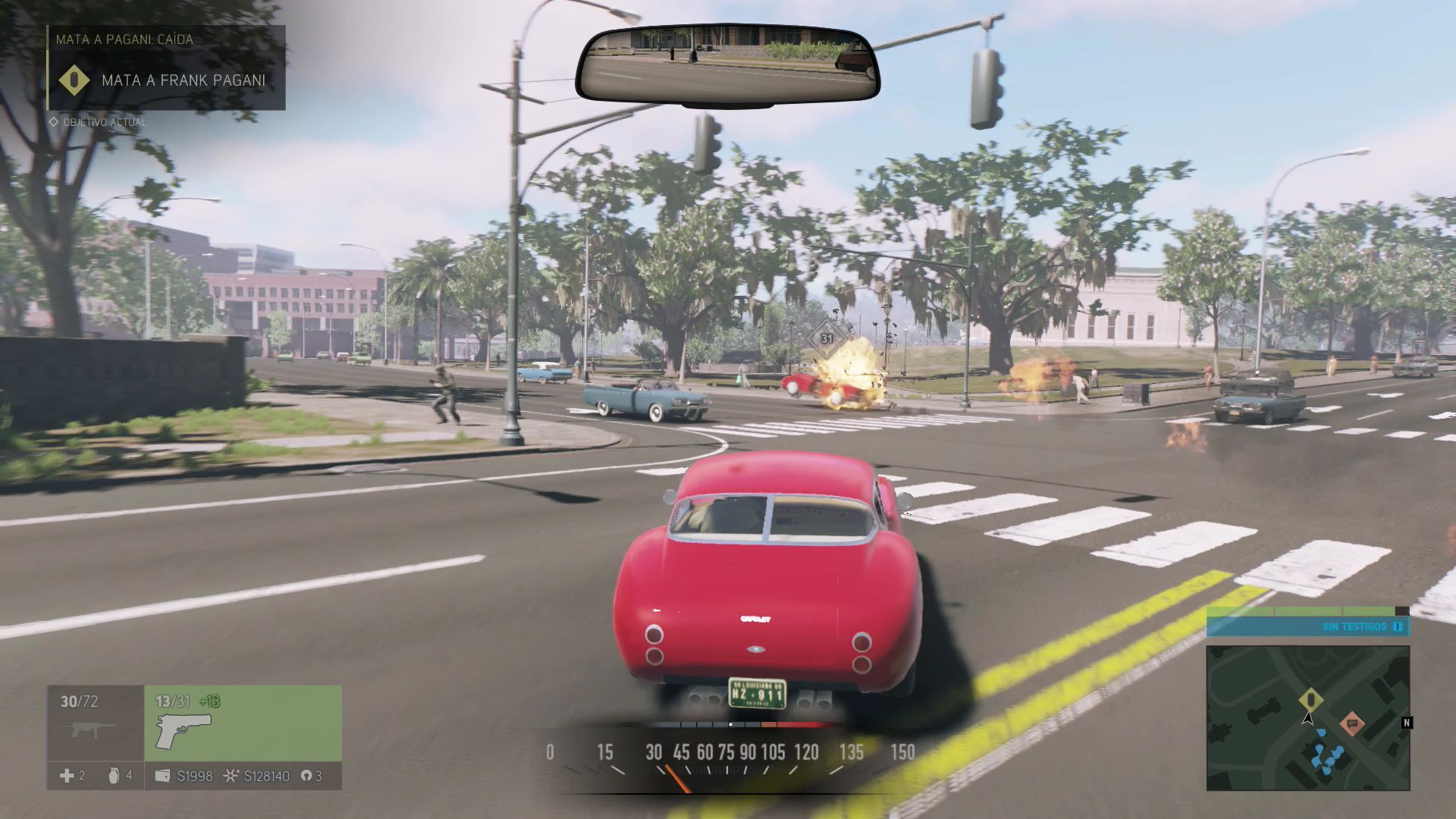Select the orange diamond marker on minimap

coord(1351,723)
